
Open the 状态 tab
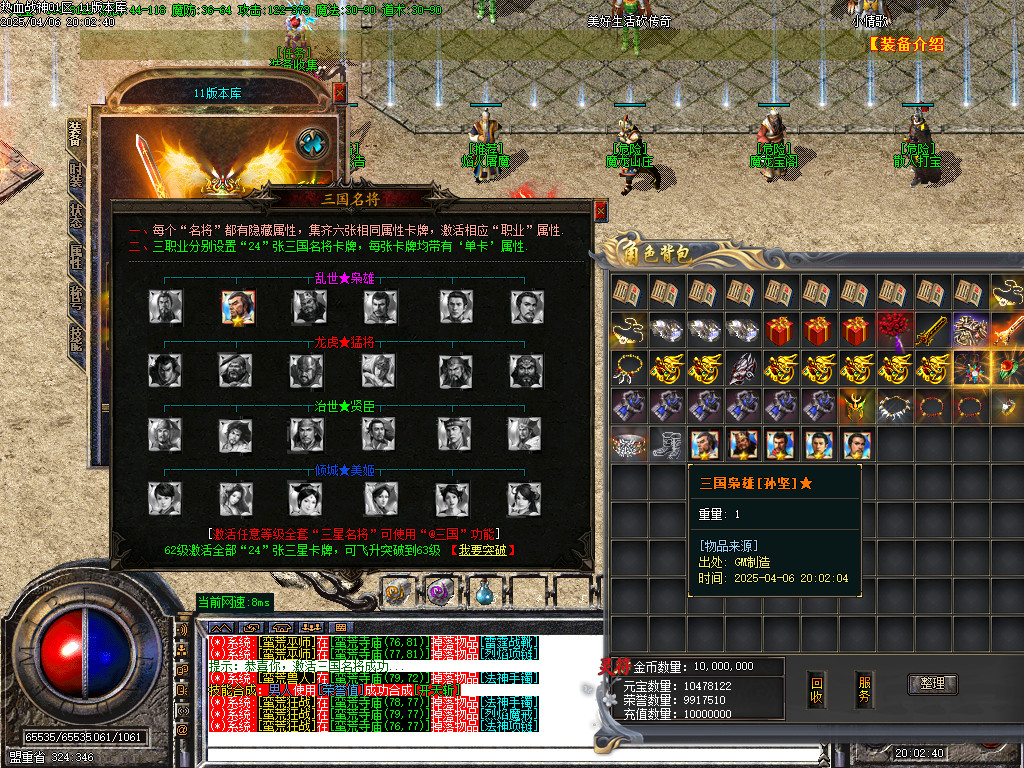76,216
